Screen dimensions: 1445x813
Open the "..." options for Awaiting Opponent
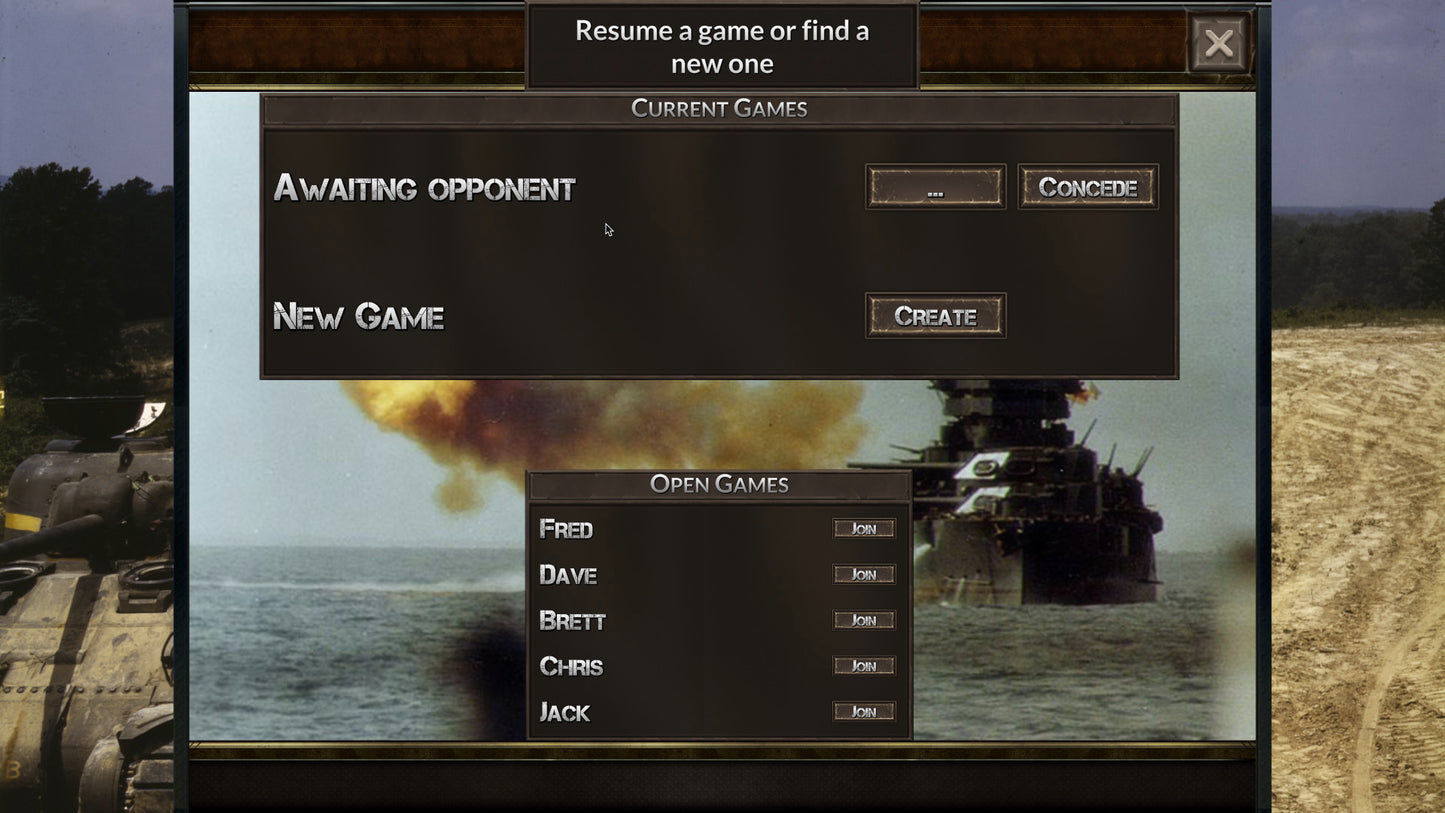click(935, 186)
